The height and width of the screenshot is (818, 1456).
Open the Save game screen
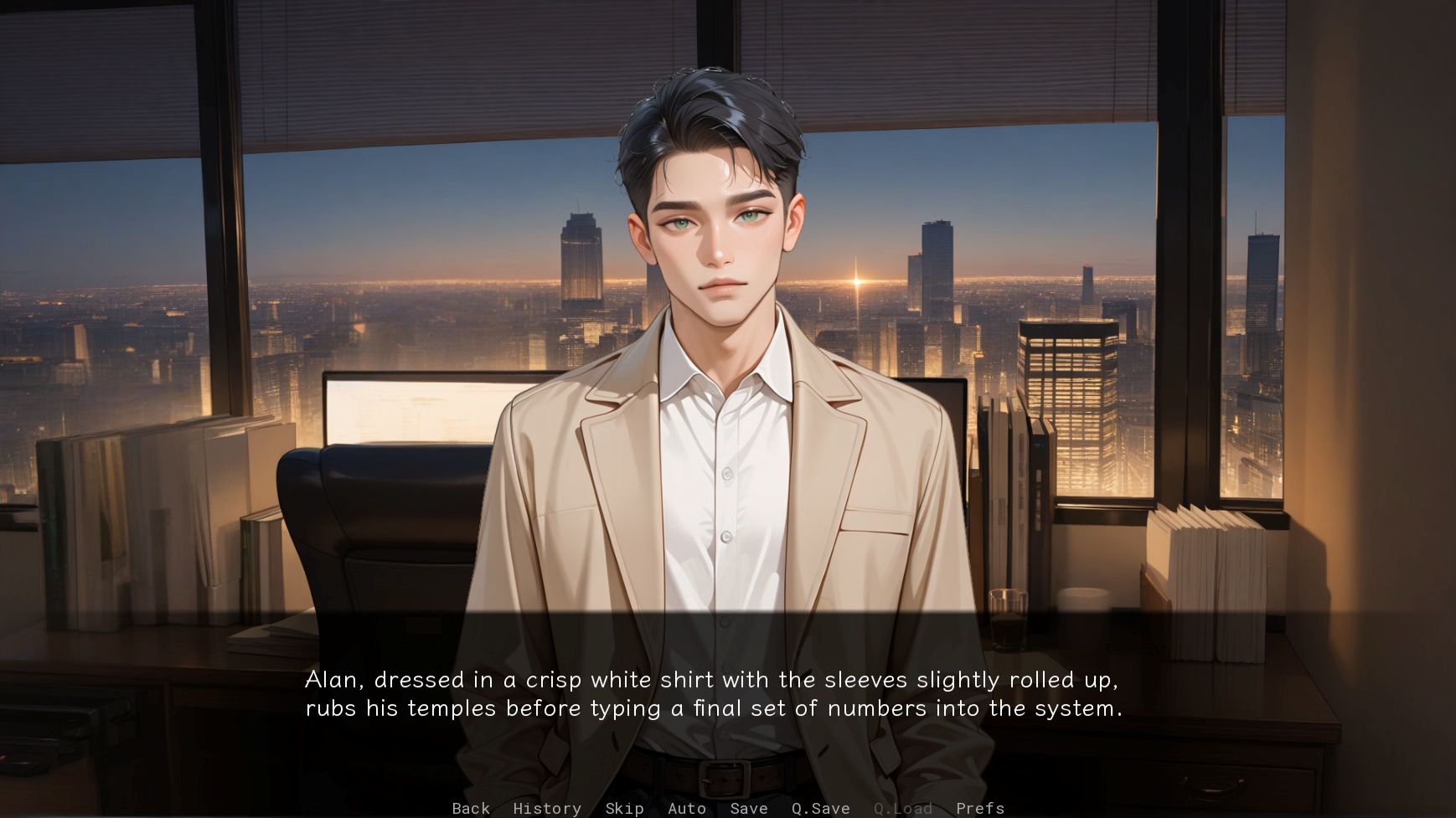pyautogui.click(x=749, y=808)
